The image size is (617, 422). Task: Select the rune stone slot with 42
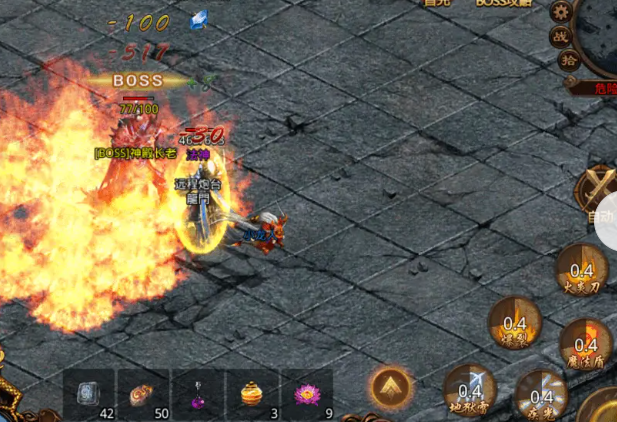point(89,395)
